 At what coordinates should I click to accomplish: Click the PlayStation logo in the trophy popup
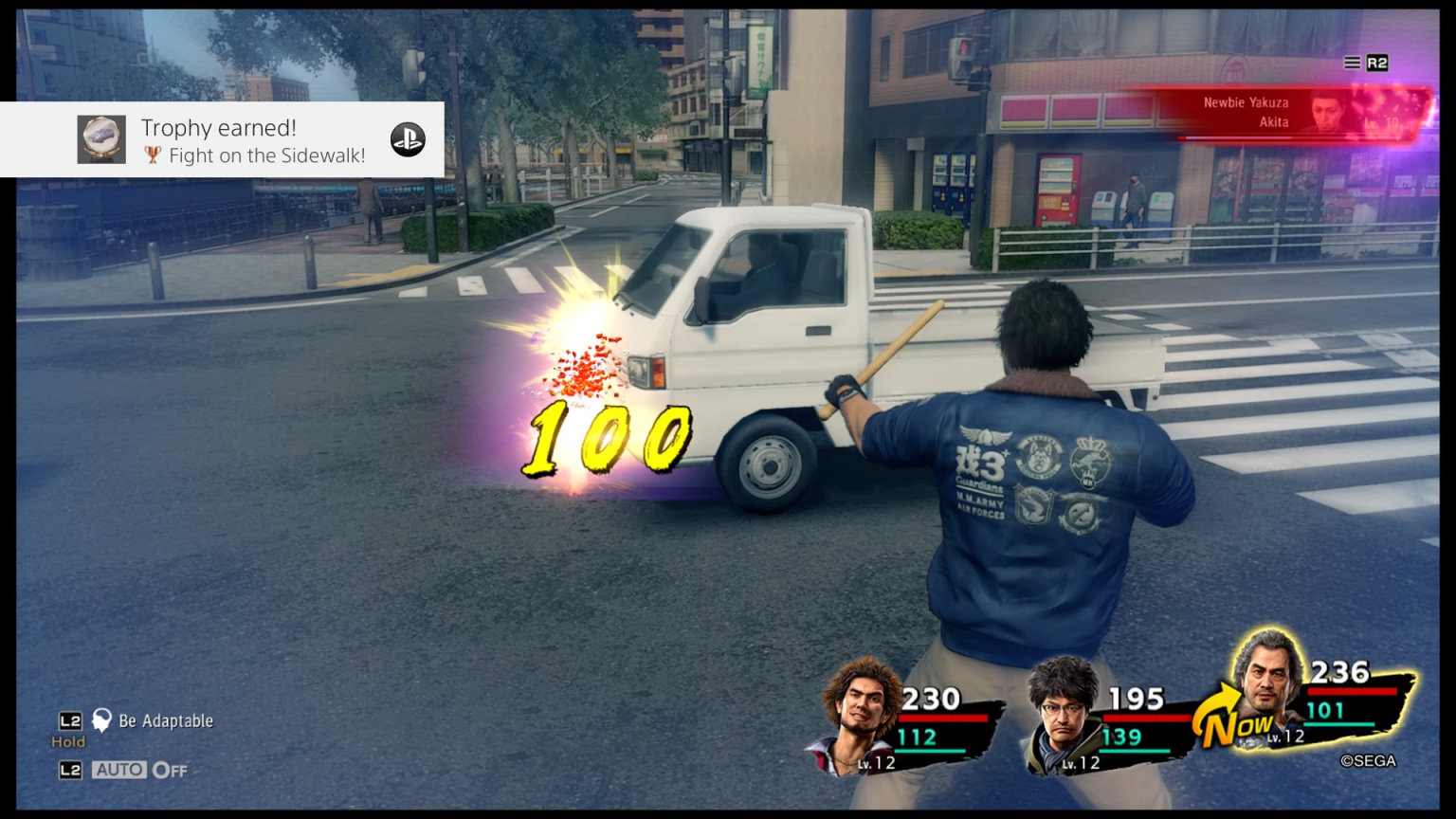pos(408,139)
